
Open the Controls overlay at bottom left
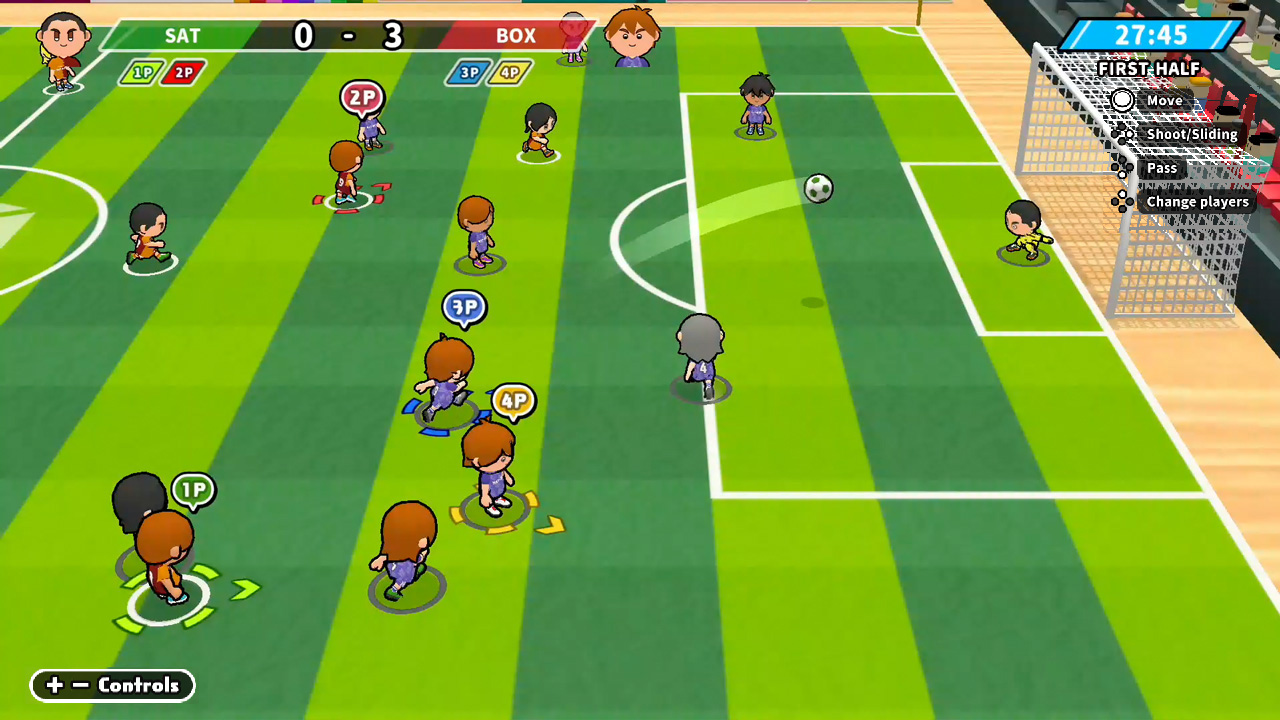(112, 685)
